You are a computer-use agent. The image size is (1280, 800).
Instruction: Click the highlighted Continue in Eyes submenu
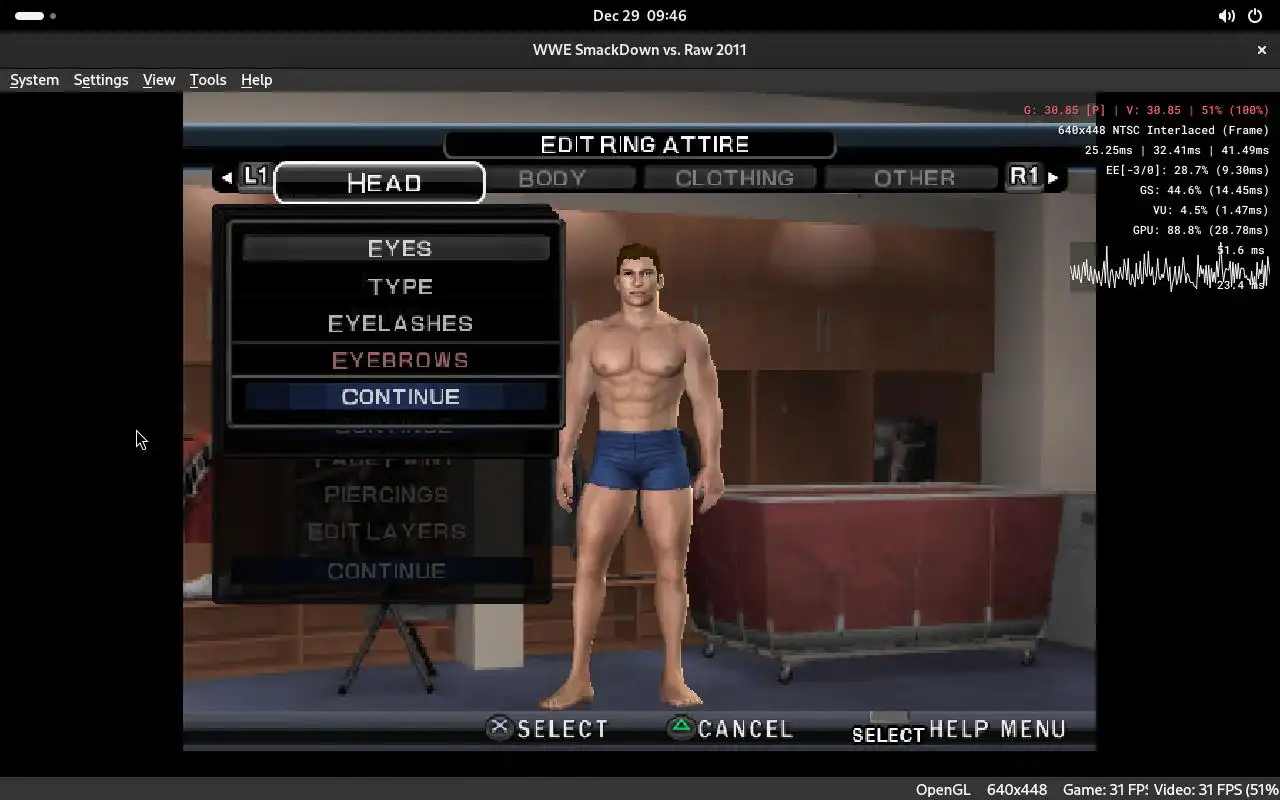[399, 397]
